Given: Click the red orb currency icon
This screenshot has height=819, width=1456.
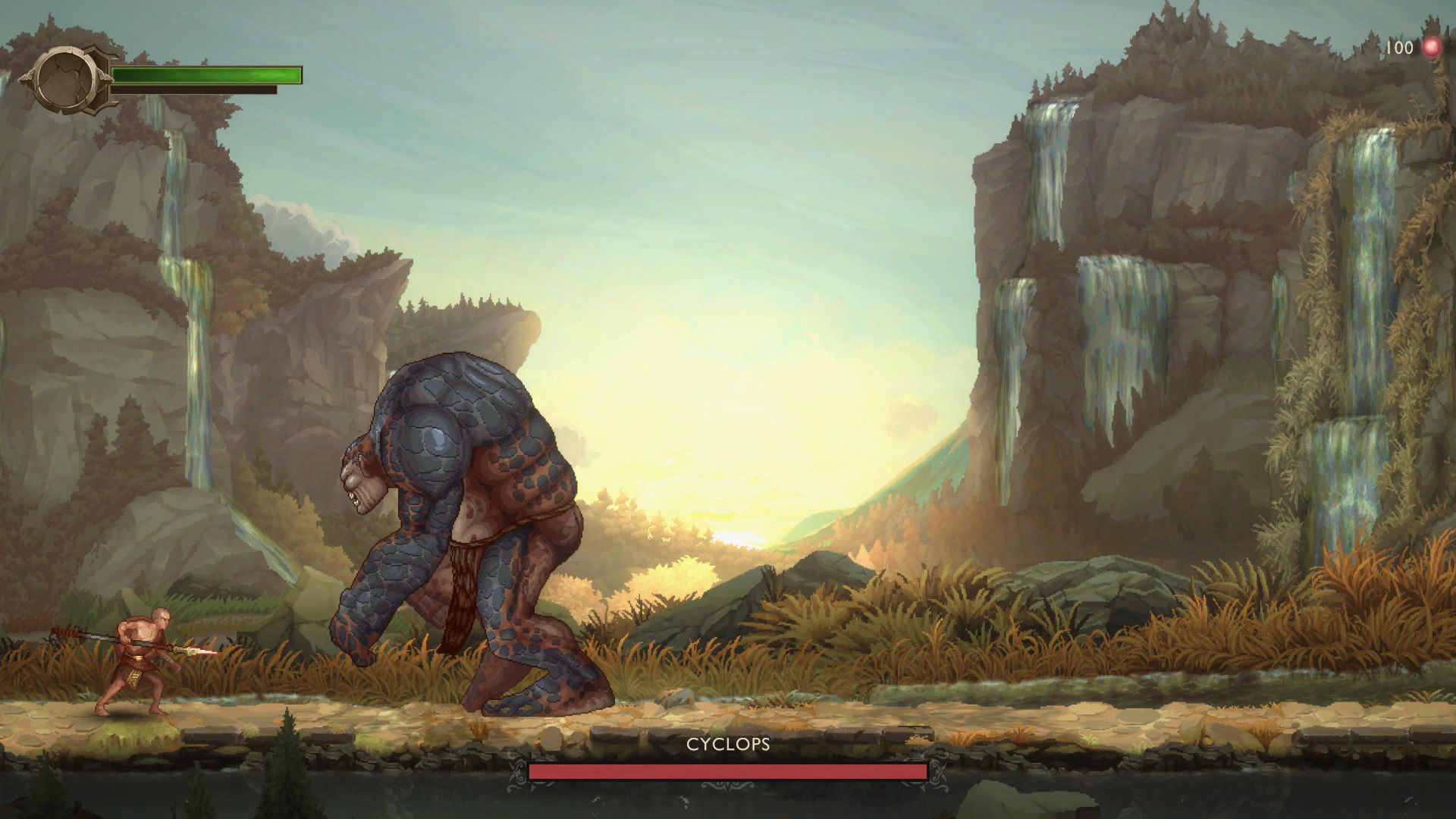Looking at the screenshot, I should pos(1431,48).
